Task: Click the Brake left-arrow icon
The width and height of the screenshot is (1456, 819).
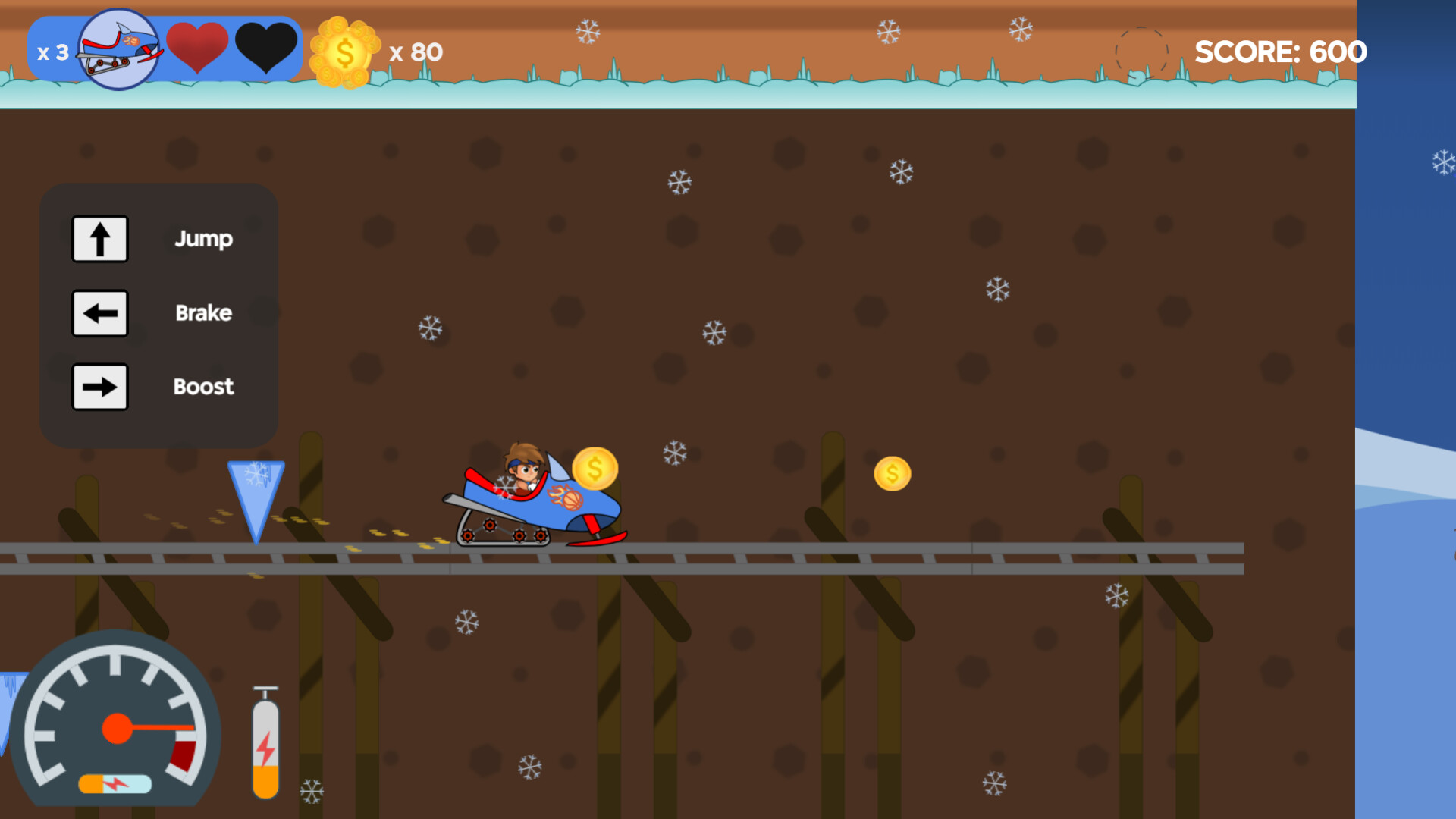Action: pos(99,312)
